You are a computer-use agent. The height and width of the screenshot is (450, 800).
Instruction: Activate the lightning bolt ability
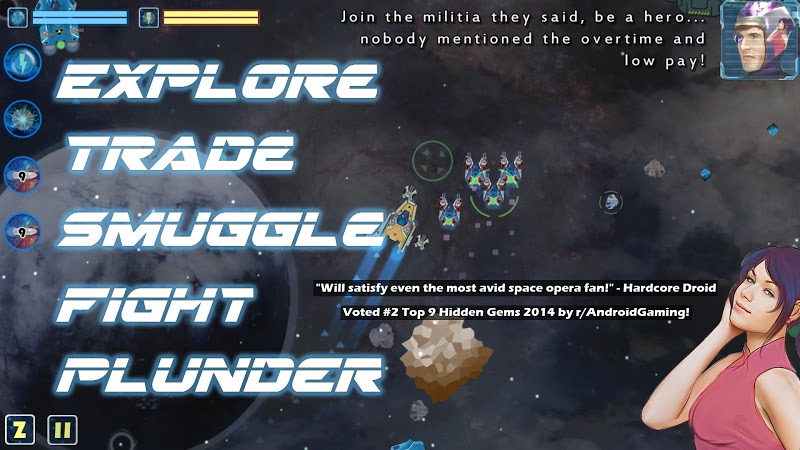coord(21,63)
